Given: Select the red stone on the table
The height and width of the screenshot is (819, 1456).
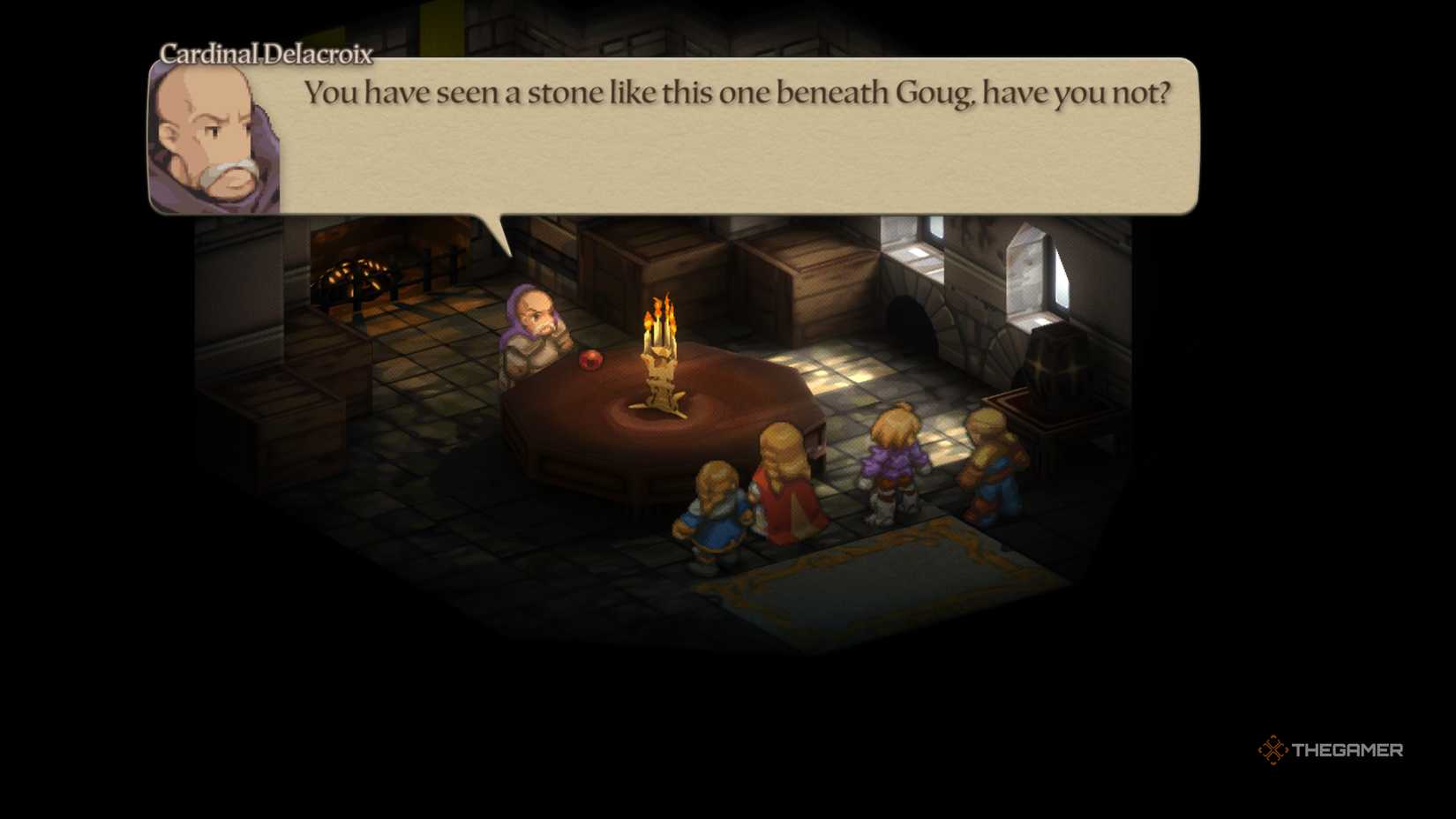Looking at the screenshot, I should click(x=593, y=362).
